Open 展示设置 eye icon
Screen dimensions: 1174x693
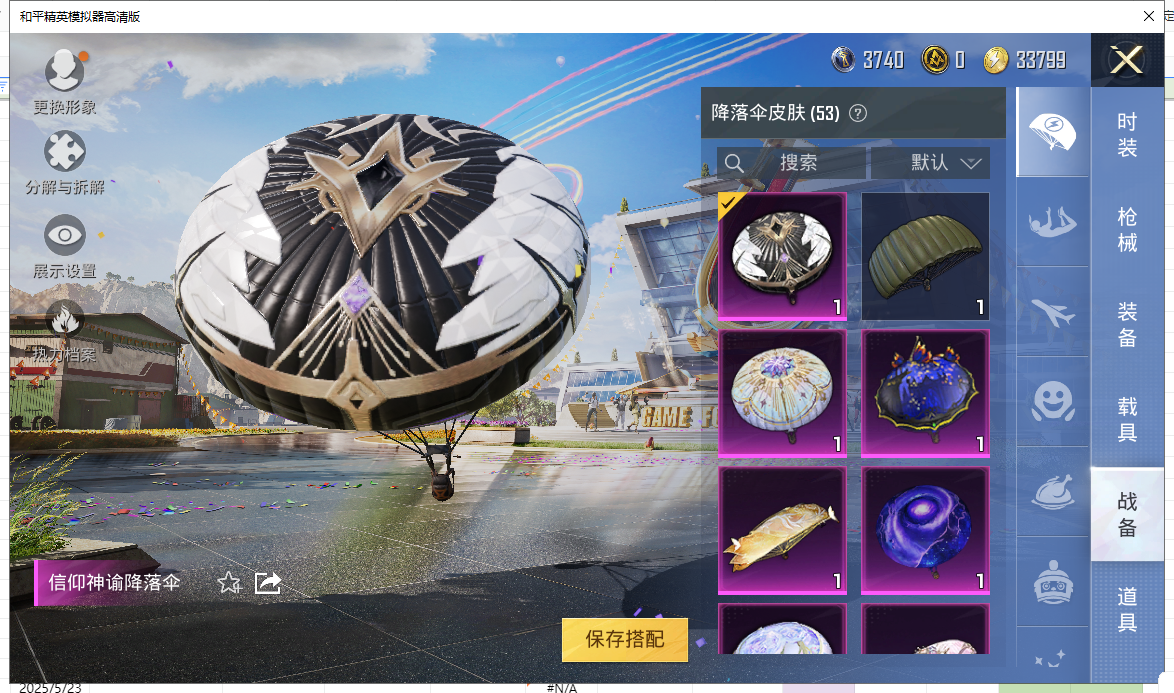(x=65, y=236)
